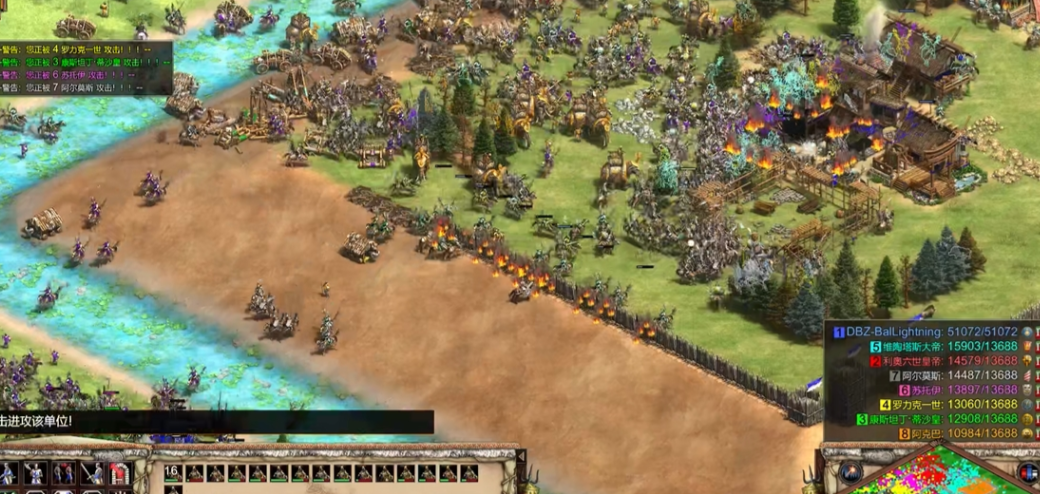1040x494 pixels.
Task: Activate the red archway command icon
Action: [x=119, y=474]
